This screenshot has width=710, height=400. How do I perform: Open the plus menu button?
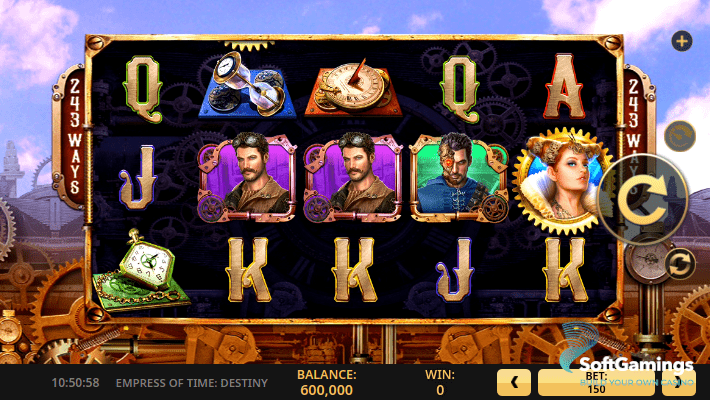pyautogui.click(x=682, y=41)
